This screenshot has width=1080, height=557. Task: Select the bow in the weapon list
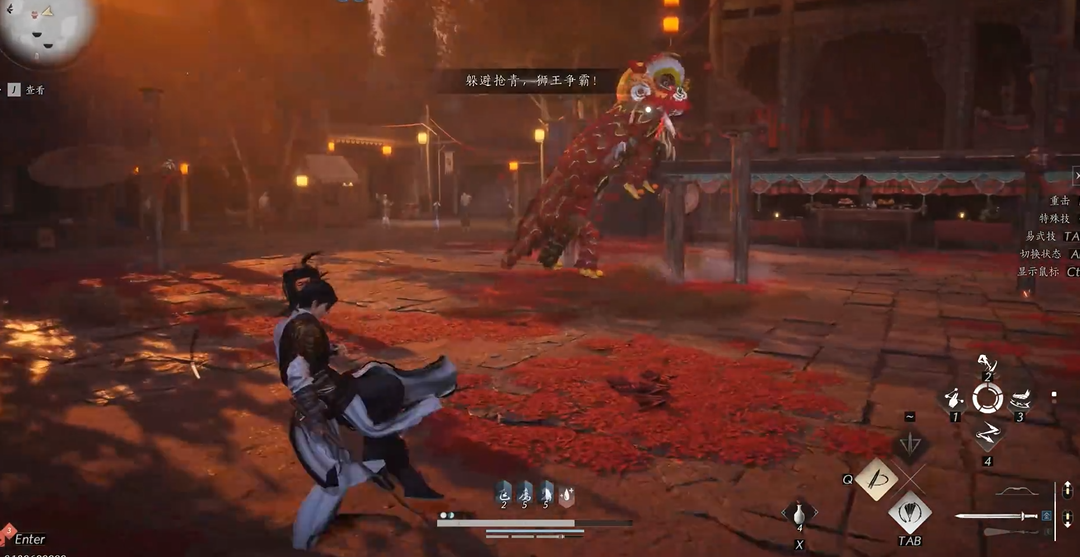coord(1021,491)
